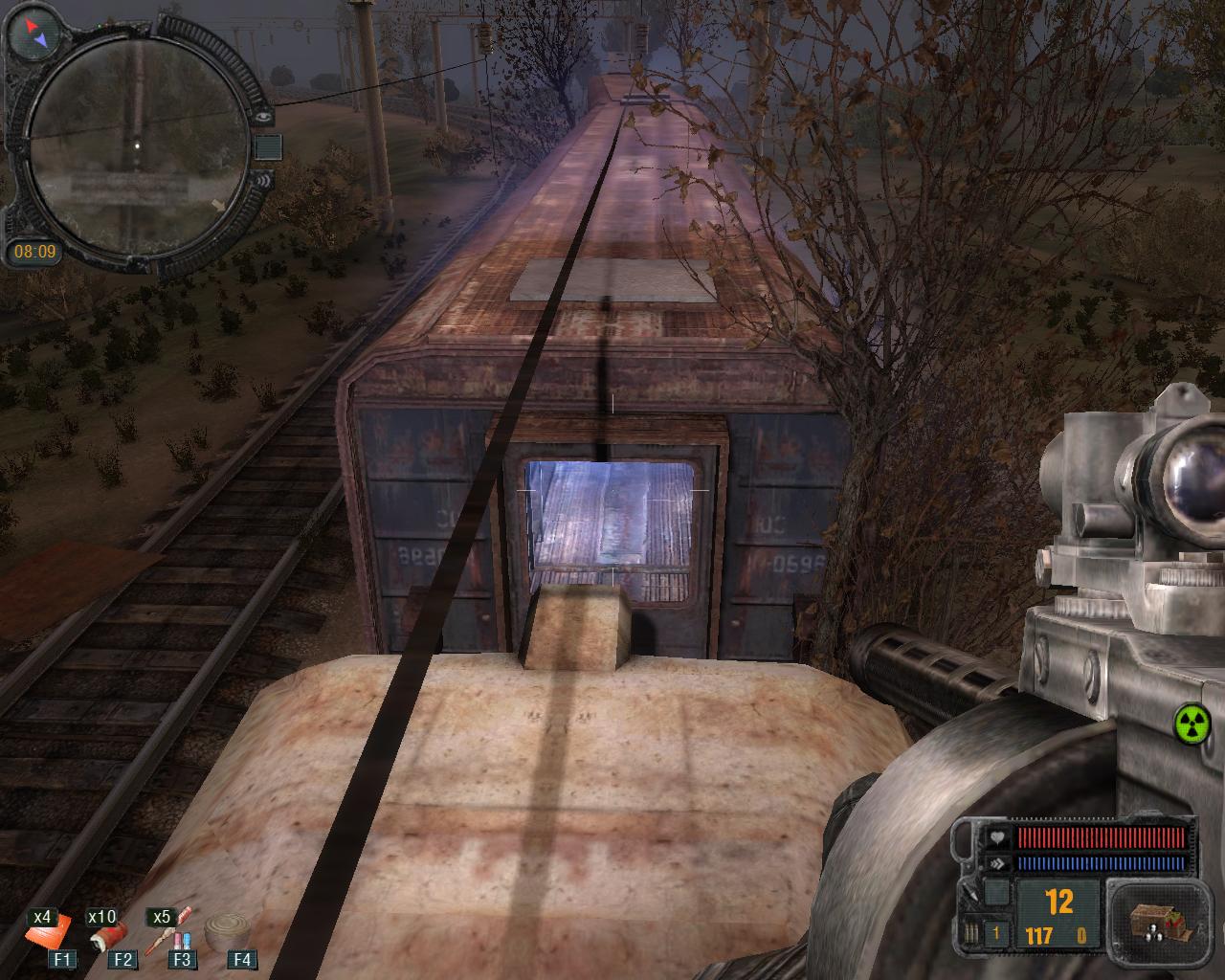Click the circular minimap

tap(136, 143)
